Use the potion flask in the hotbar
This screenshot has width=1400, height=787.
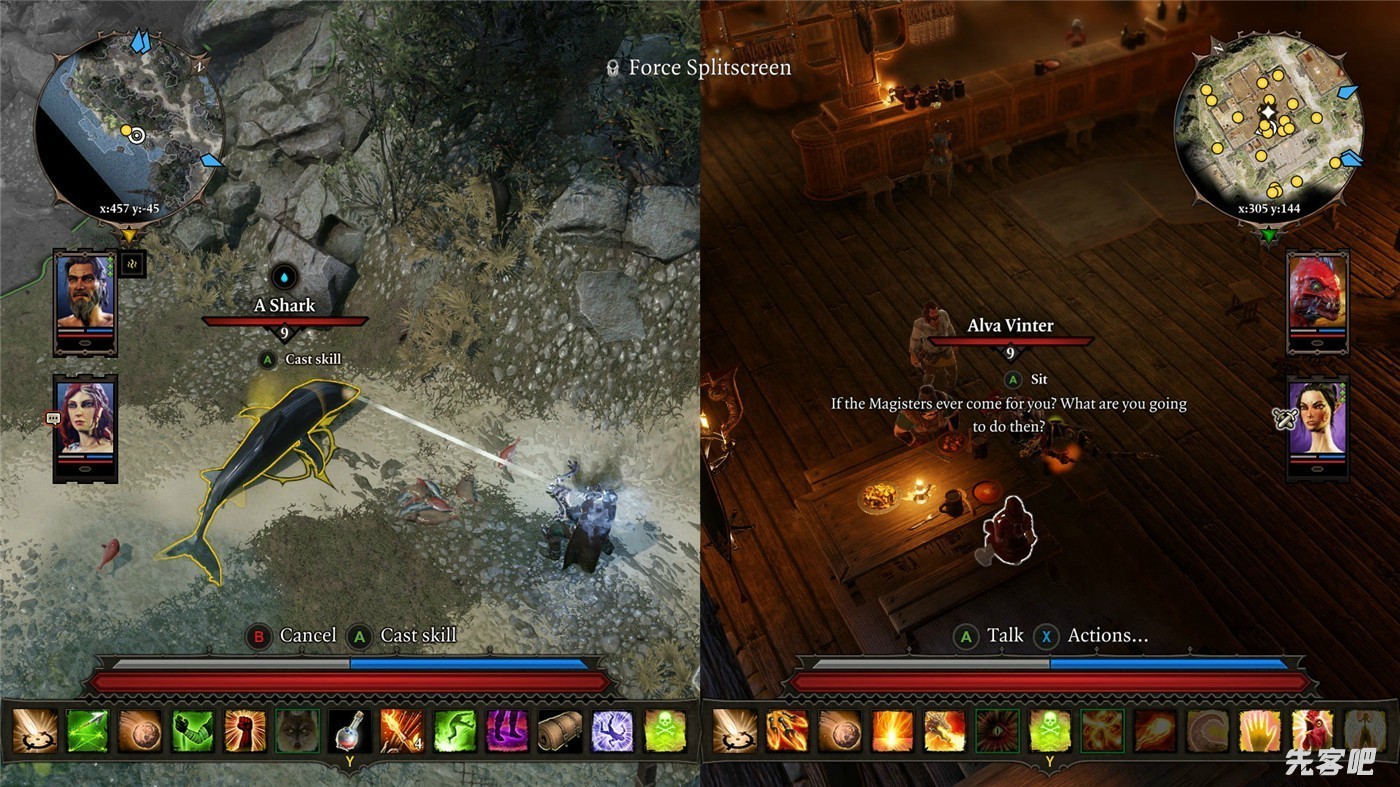[350, 731]
